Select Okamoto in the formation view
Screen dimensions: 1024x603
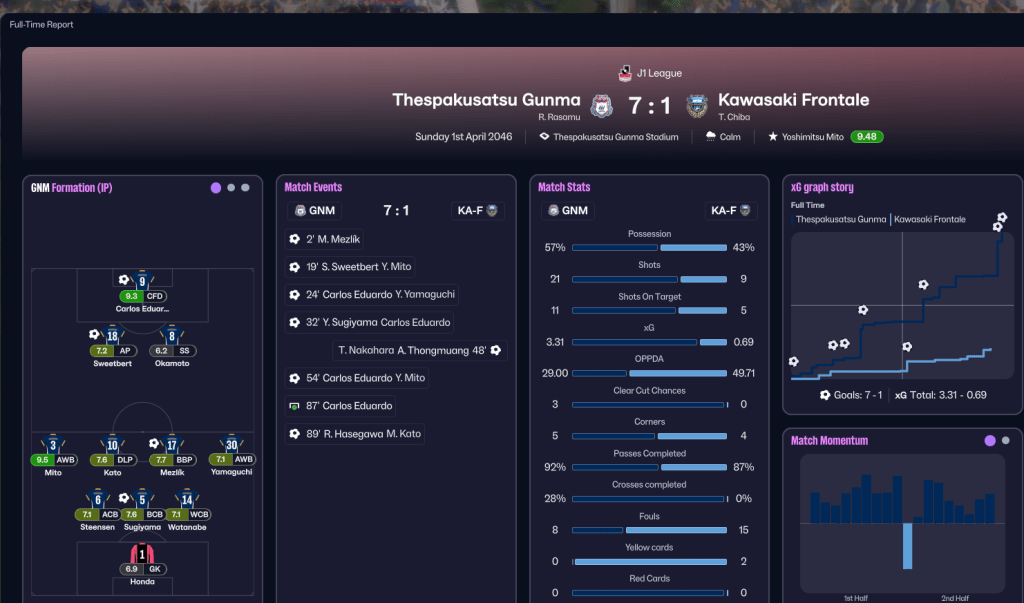pos(172,338)
